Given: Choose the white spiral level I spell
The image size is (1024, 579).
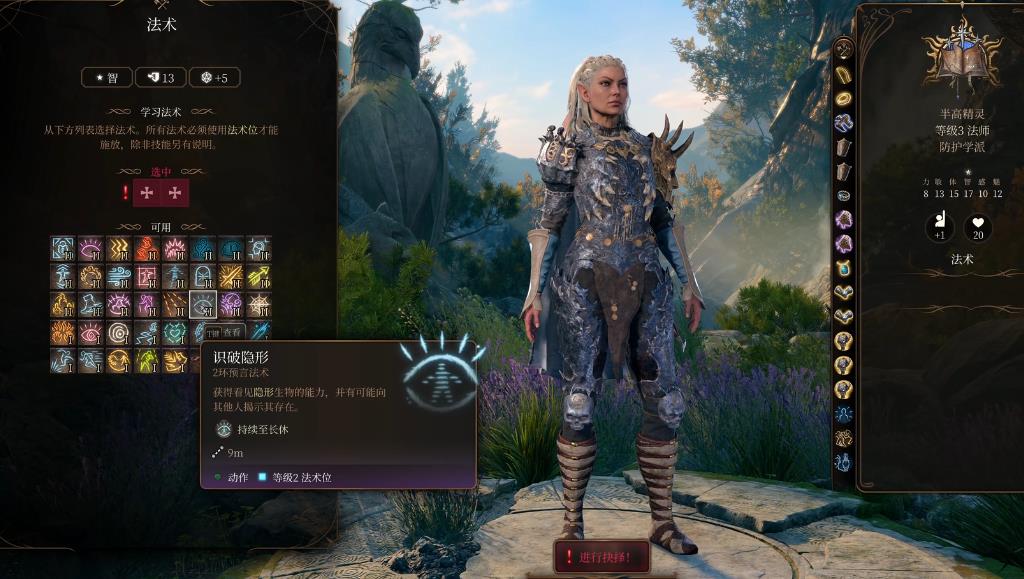Looking at the screenshot, I should pyautogui.click(x=119, y=332).
